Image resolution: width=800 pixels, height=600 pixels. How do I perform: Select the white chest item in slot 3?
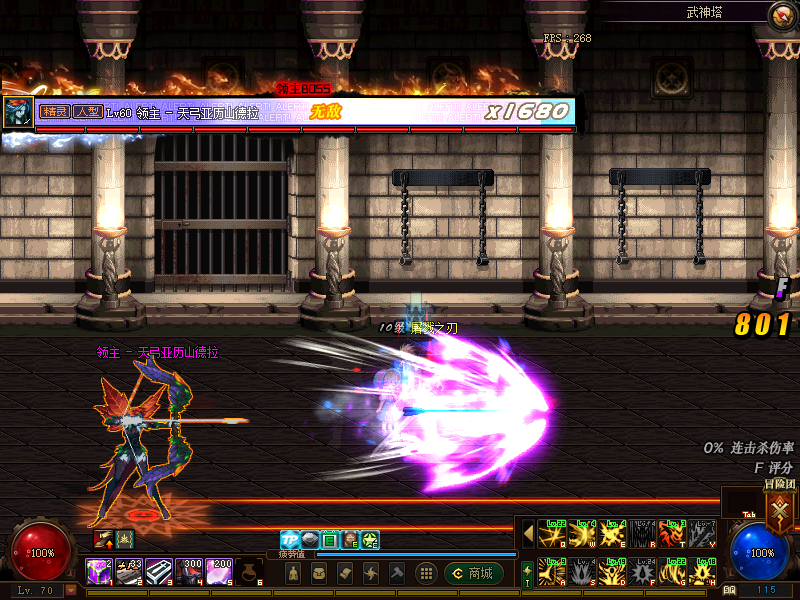coord(159,572)
